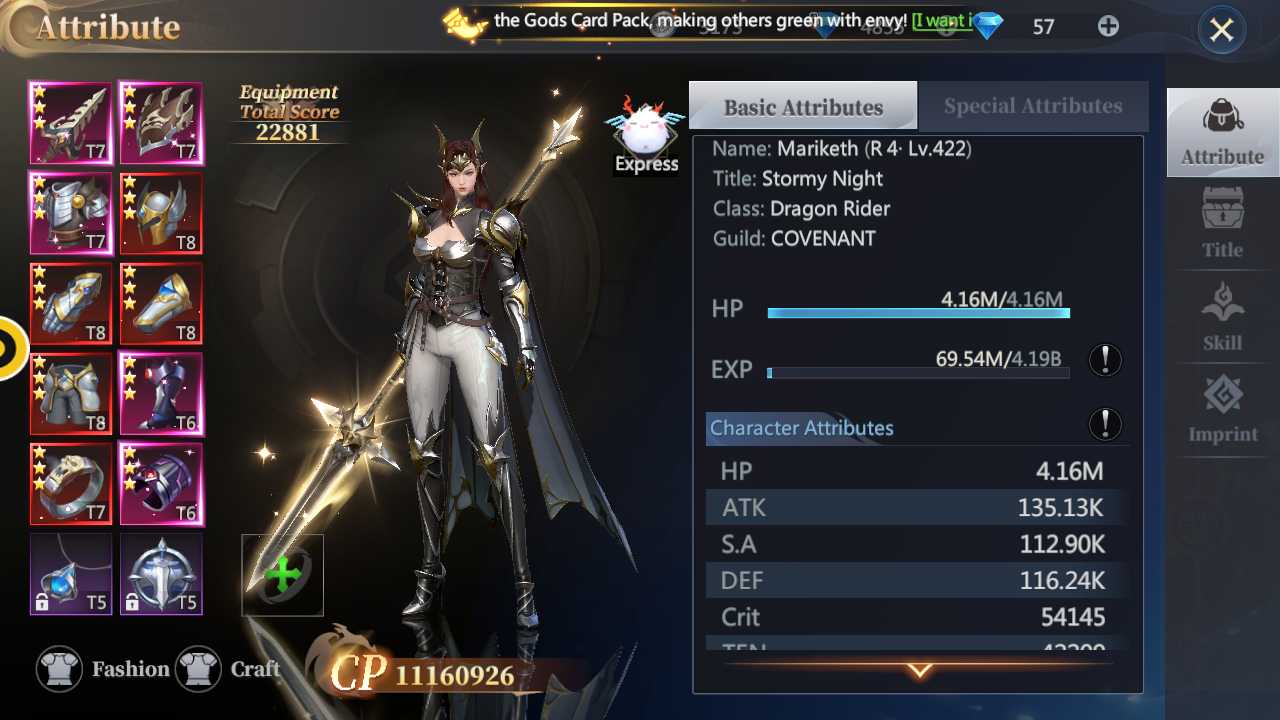Screen dimensions: 1280x720
Task: Open the Craft menu
Action: 229,669
